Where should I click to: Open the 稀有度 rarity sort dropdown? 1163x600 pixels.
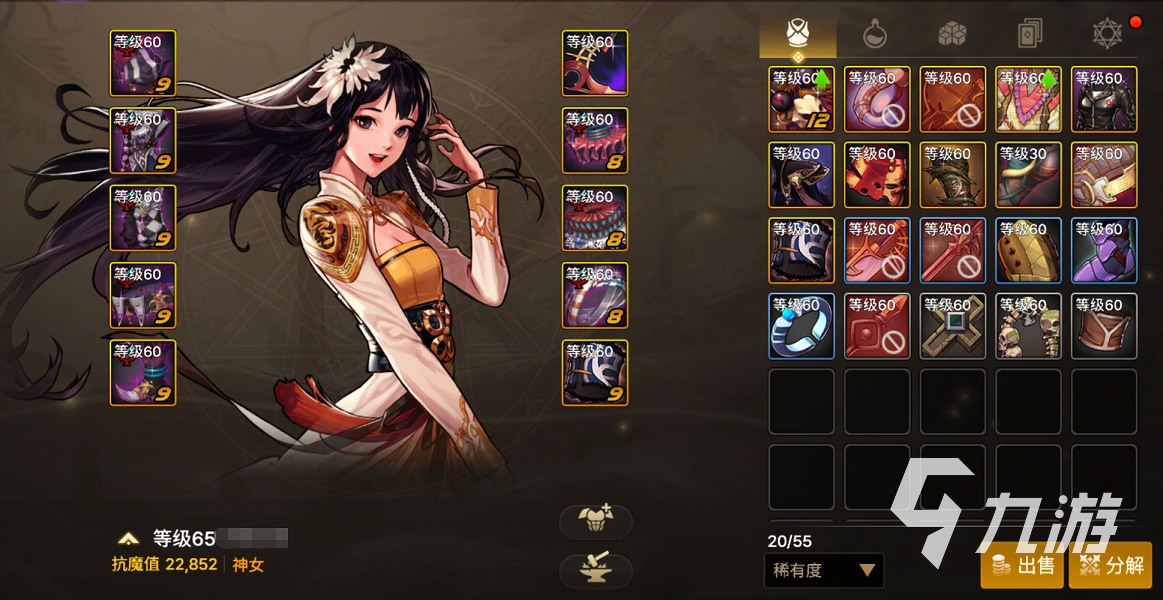coord(825,570)
